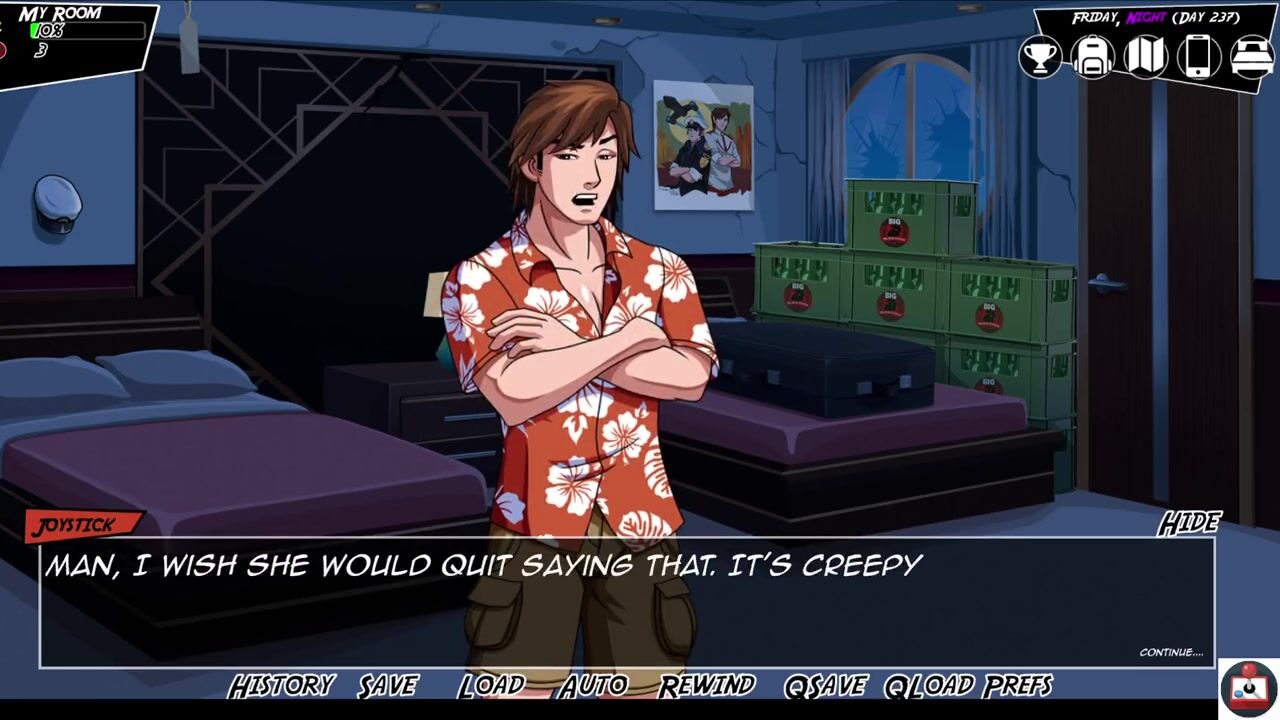The image size is (1280, 720).
Task: Open the smartphone
Action: 1198,56
